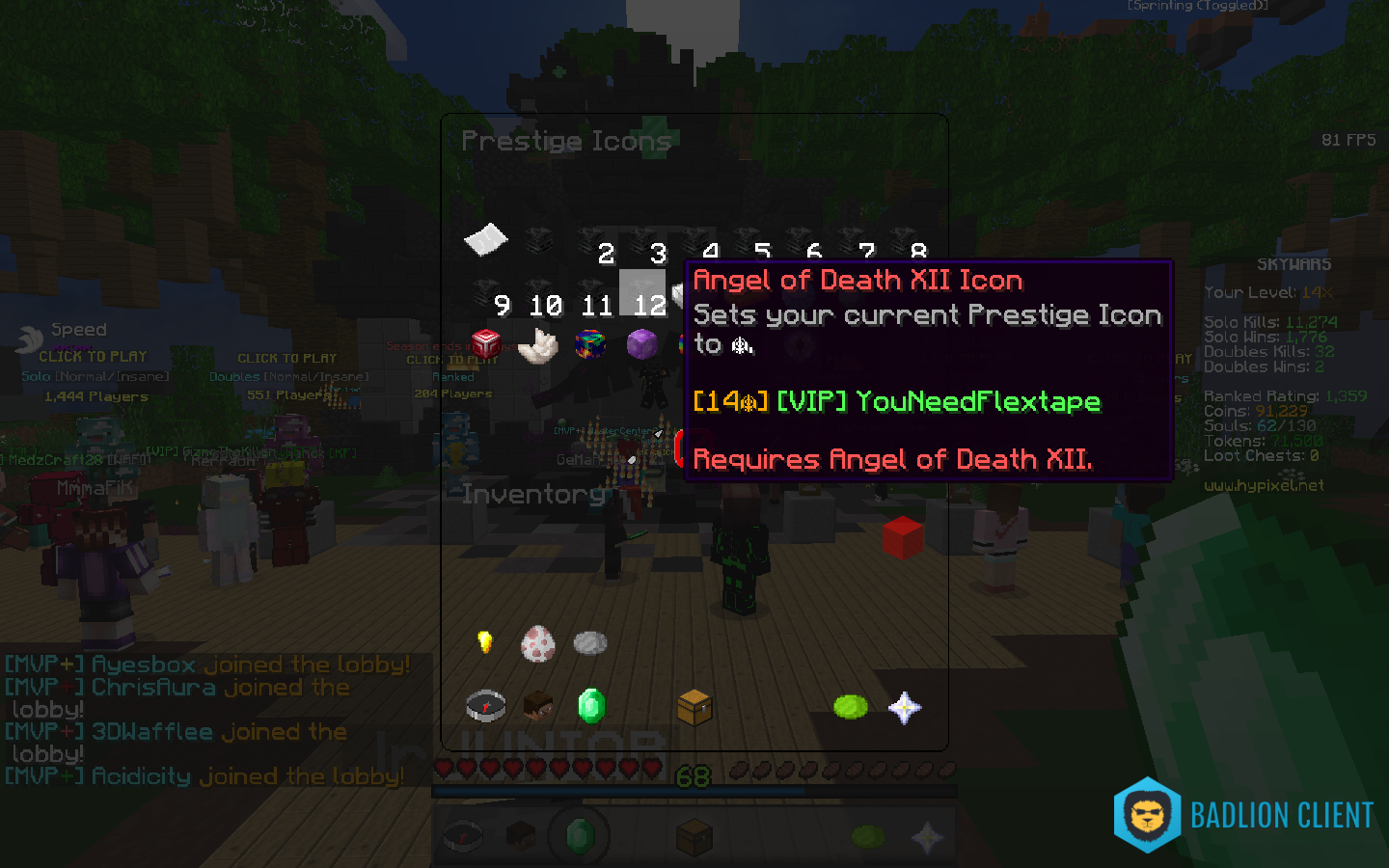Select the purple cube prestige icon
1389x868 pixels.
(x=642, y=343)
